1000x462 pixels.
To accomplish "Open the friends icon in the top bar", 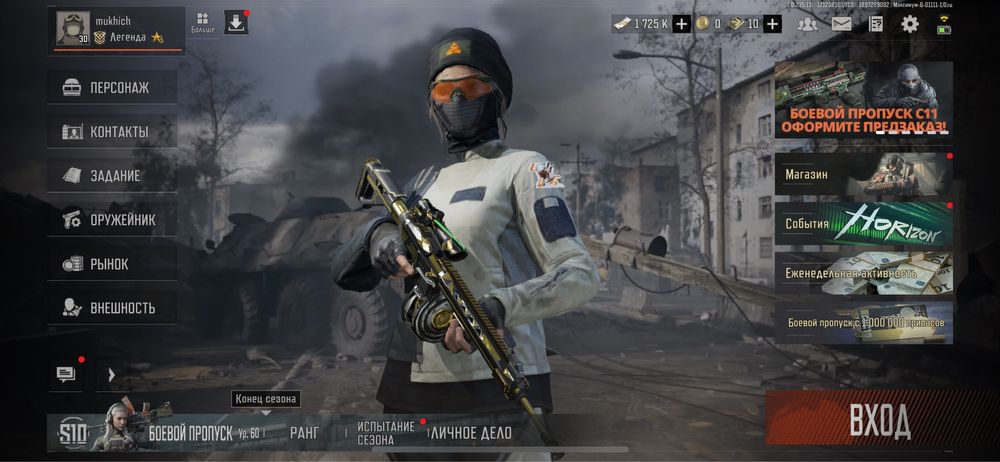I will [x=807, y=24].
